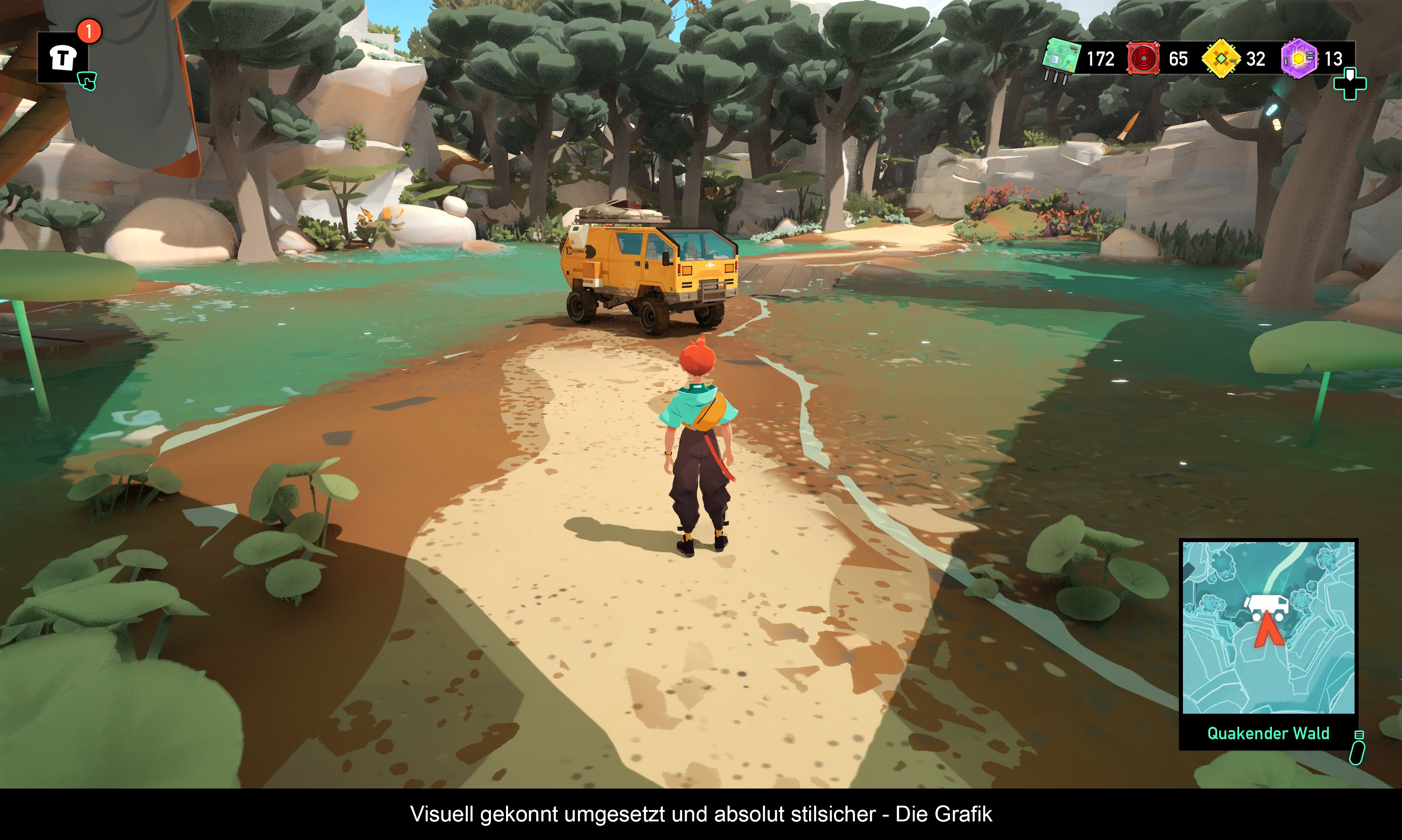The width and height of the screenshot is (1402, 840).
Task: Choose the yellow chip resource icon
Action: click(x=1221, y=58)
